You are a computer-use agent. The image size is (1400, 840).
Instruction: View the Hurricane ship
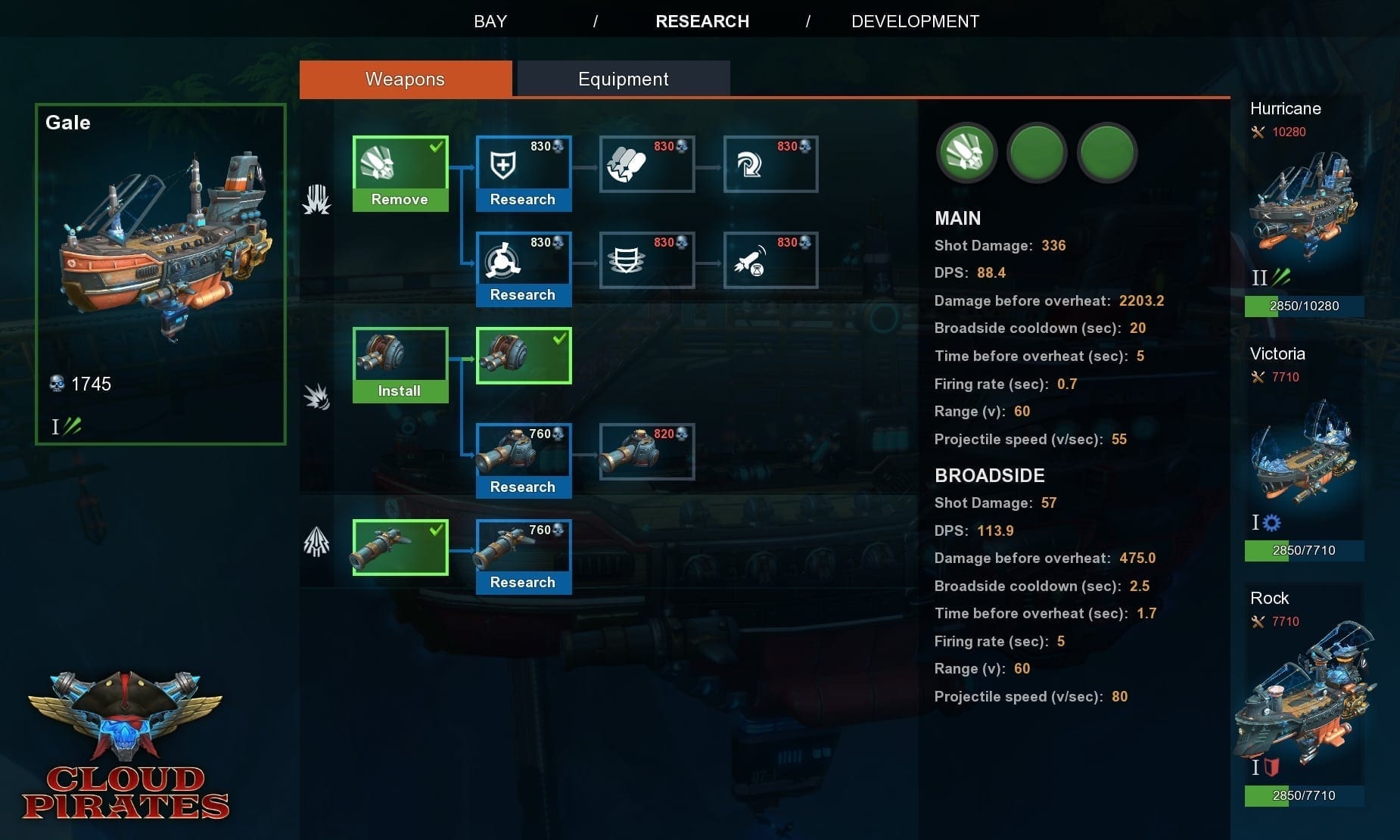[x=1304, y=206]
